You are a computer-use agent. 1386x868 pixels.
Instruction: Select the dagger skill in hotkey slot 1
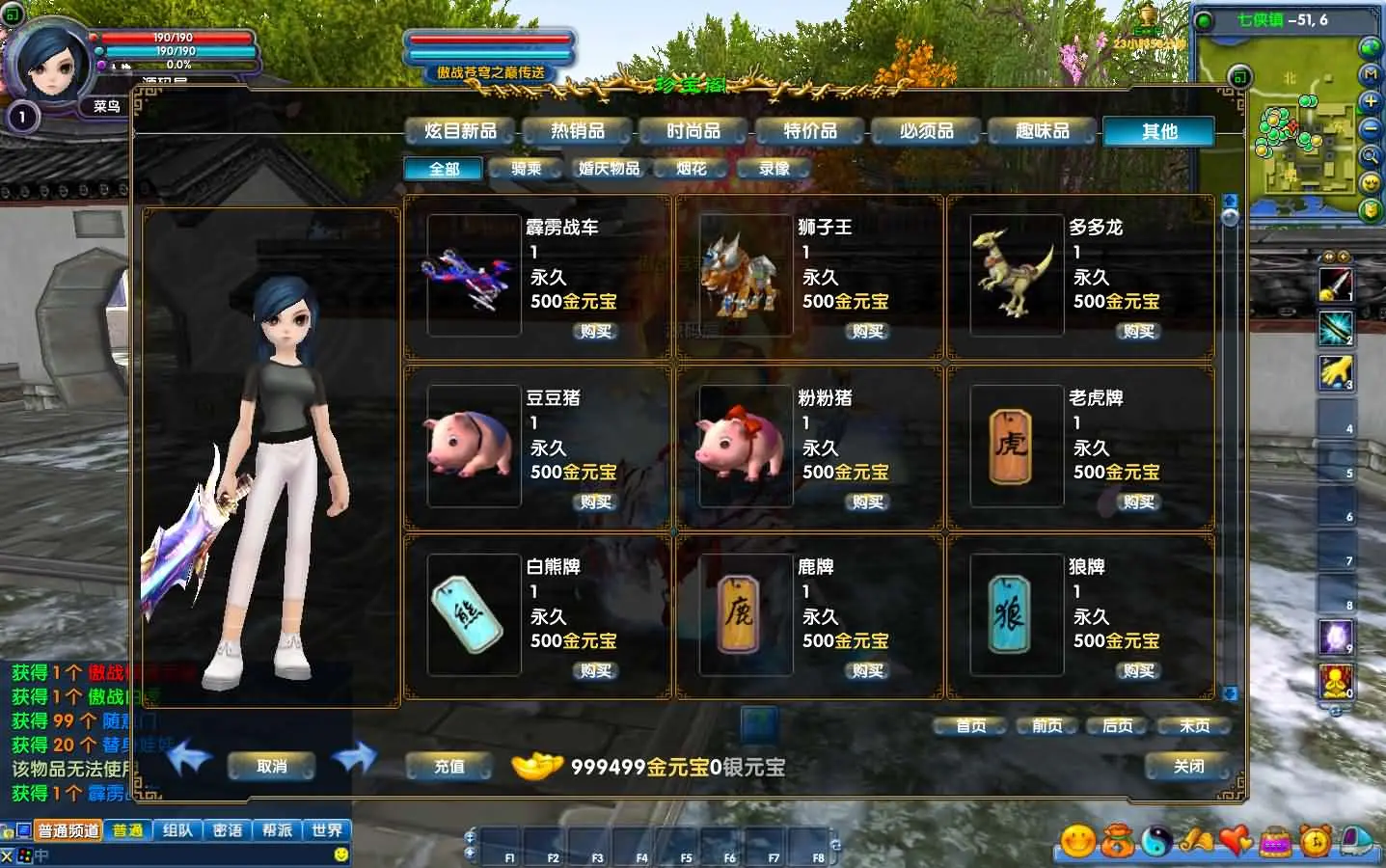1335,286
